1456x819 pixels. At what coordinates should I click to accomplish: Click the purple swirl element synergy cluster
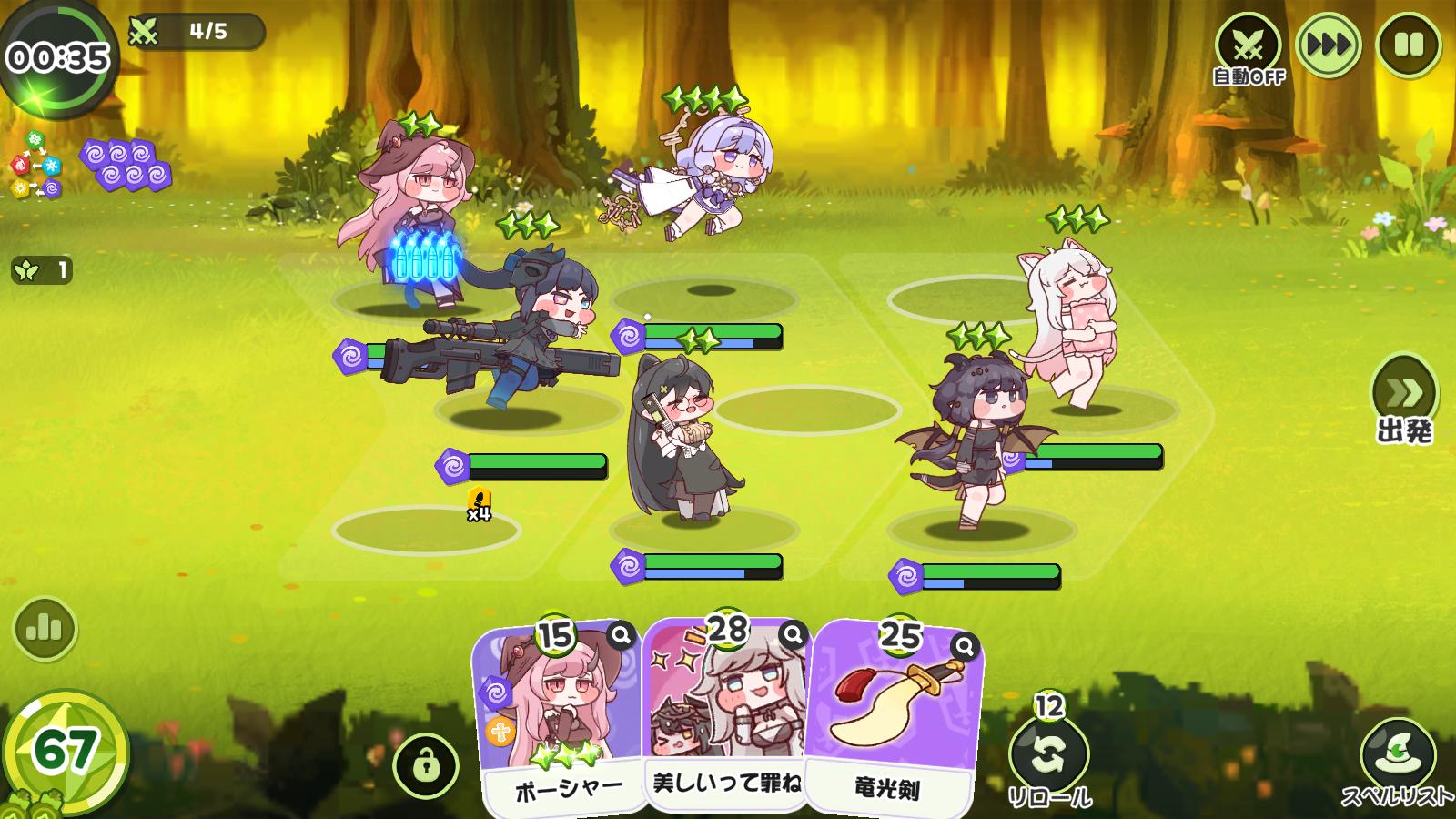tap(126, 165)
